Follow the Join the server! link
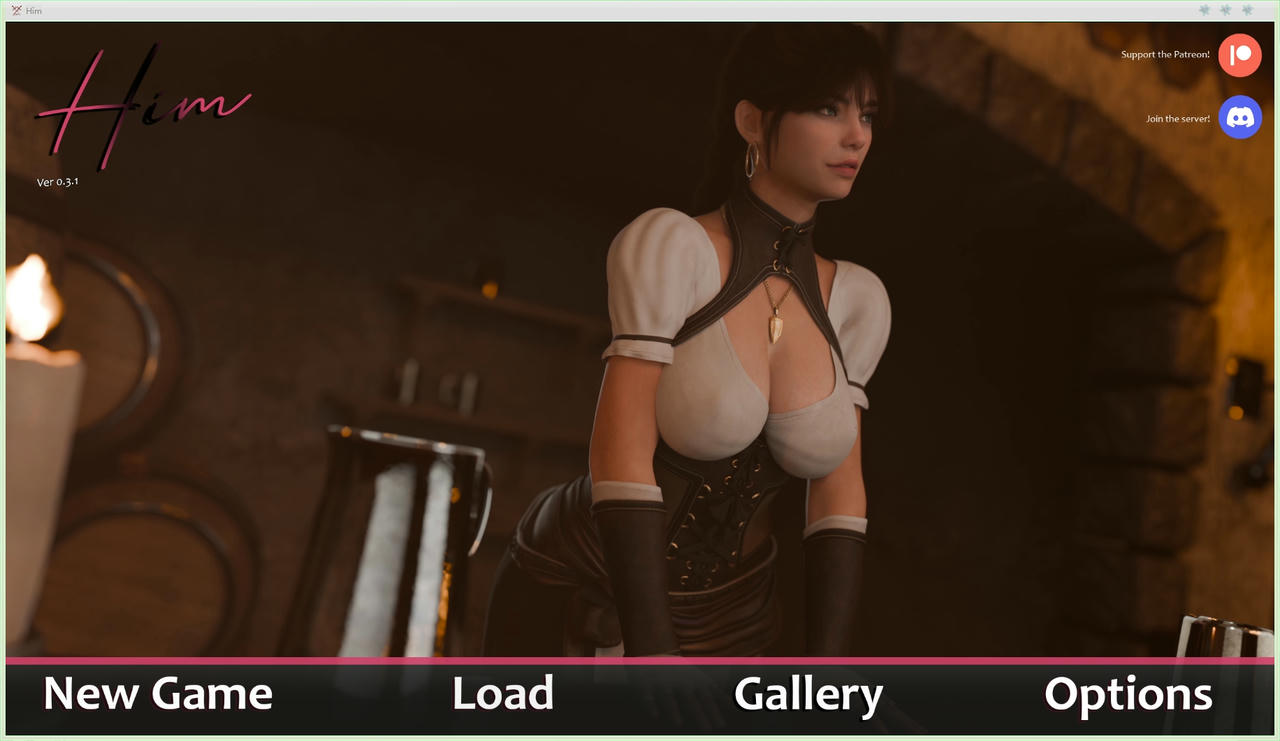The height and width of the screenshot is (741, 1280). [x=1177, y=117]
